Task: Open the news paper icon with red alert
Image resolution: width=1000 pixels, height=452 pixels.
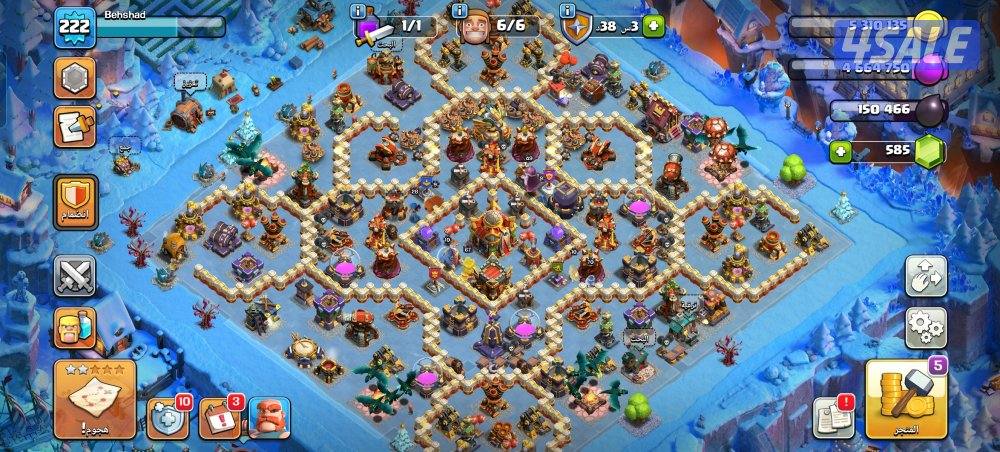Action: [x=832, y=416]
